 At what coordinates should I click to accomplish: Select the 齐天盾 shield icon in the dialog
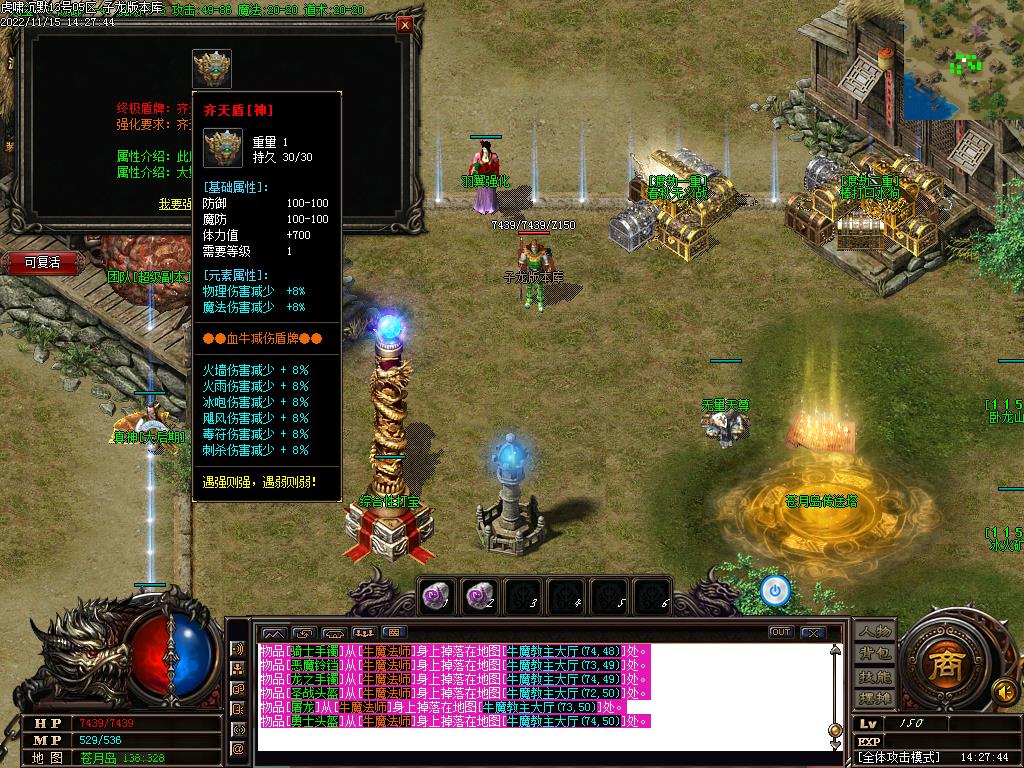(x=212, y=69)
